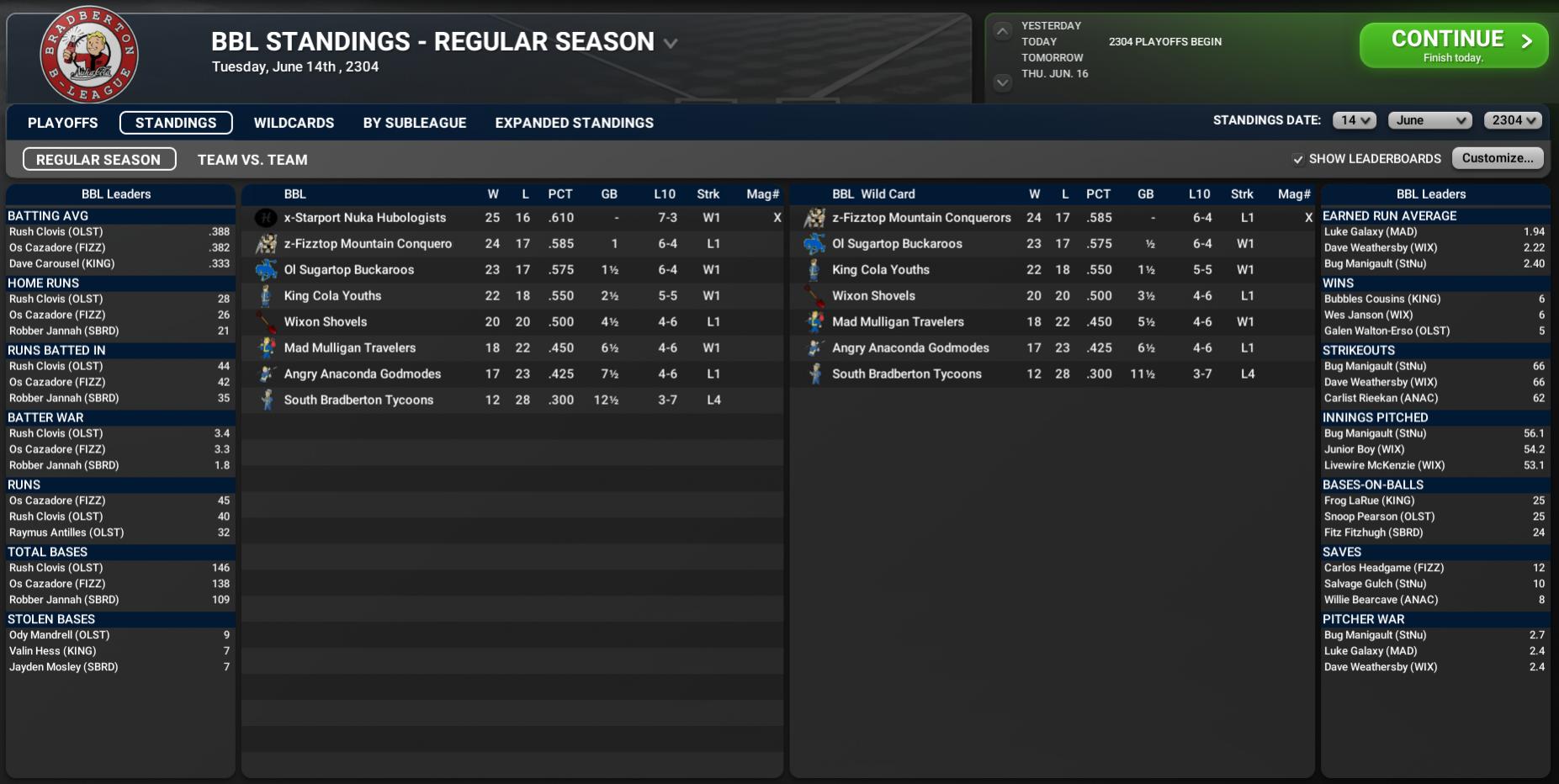Open Starport Nuka Hubologists team page
1559x784 pixels.
point(364,218)
